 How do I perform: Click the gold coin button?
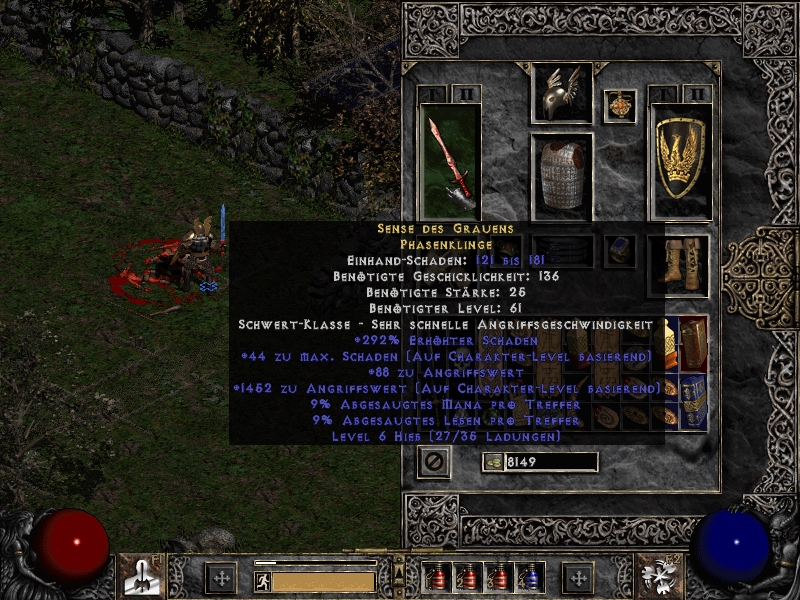pos(491,462)
